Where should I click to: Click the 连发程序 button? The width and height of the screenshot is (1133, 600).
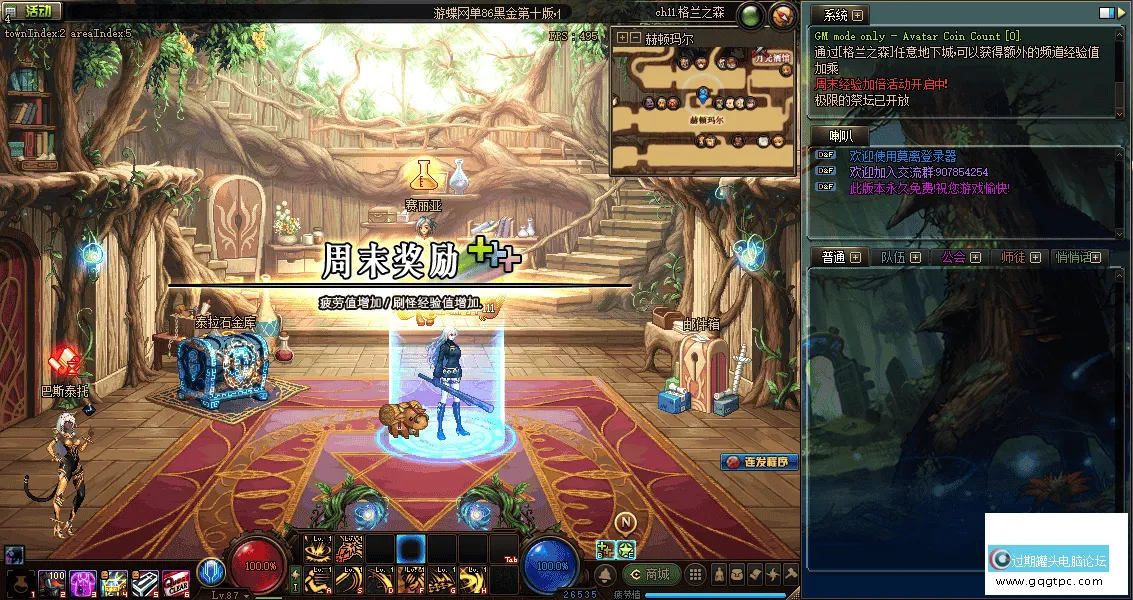coord(759,462)
